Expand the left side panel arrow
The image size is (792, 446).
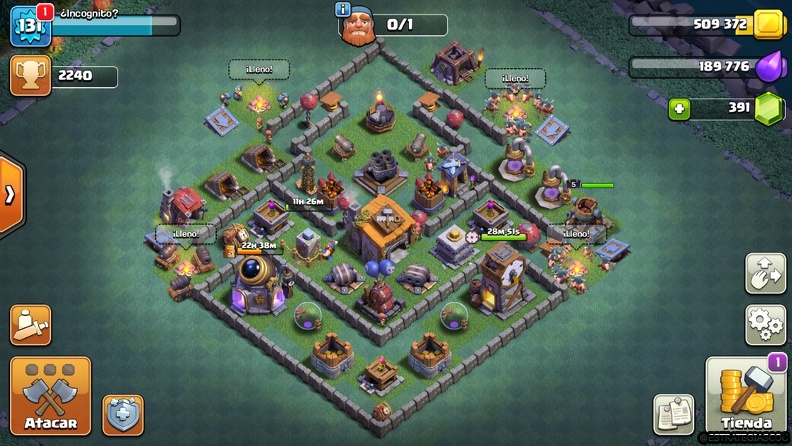point(10,194)
